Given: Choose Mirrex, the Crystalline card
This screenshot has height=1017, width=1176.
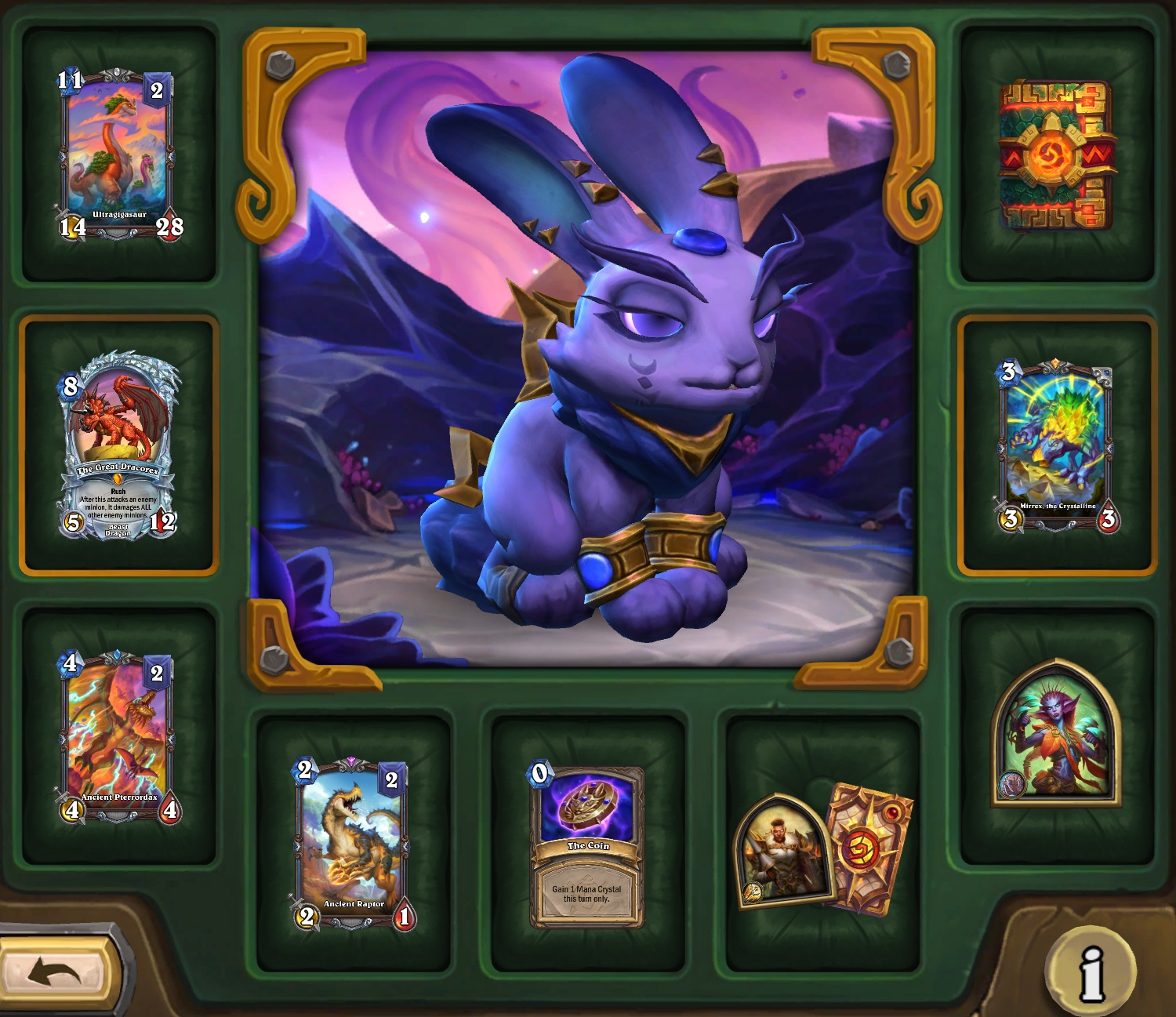Looking at the screenshot, I should pos(1057,445).
